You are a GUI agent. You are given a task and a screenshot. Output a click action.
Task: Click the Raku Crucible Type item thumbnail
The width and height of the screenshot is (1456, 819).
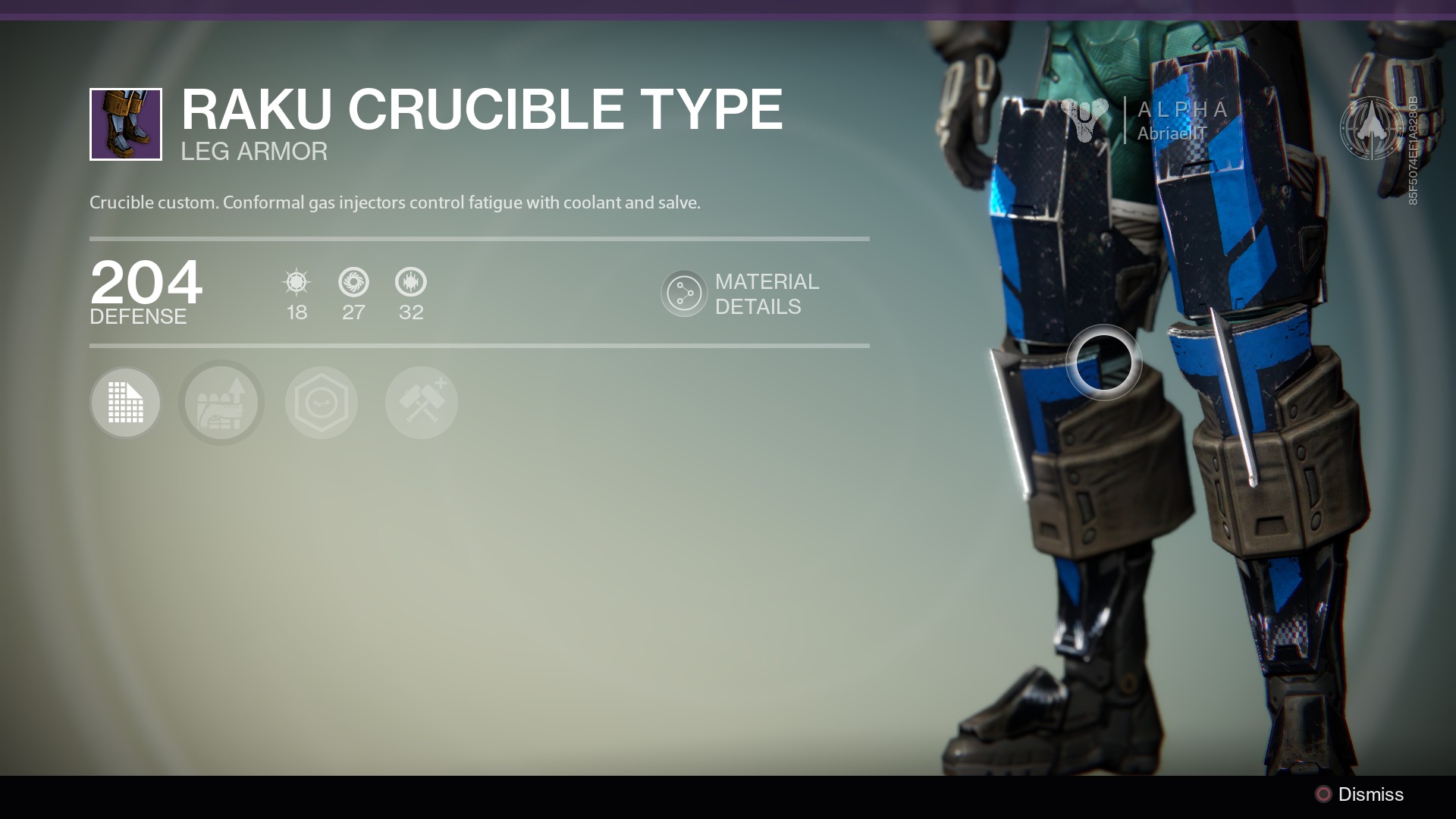point(126,124)
